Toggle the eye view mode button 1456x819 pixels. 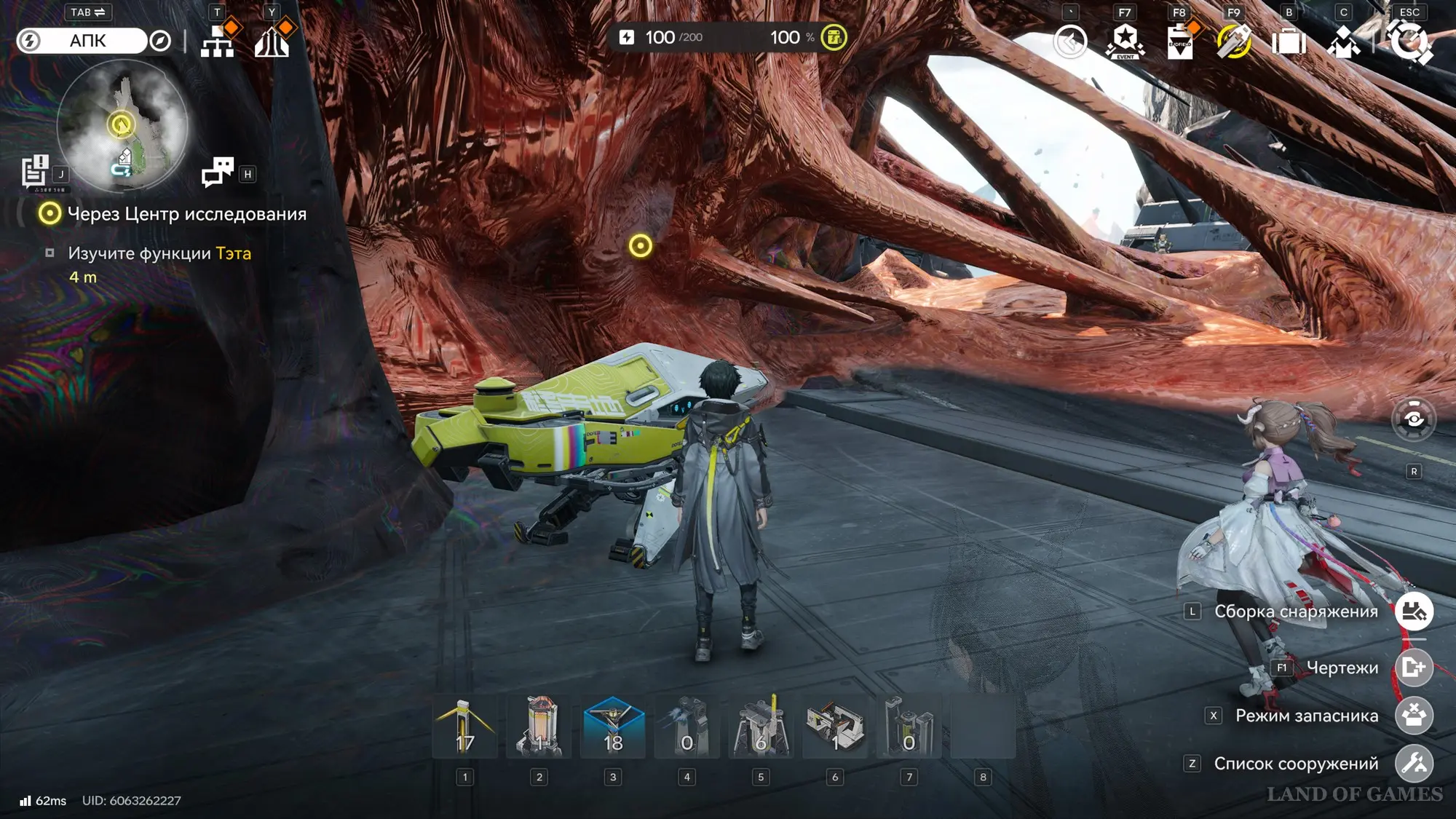point(1413,419)
